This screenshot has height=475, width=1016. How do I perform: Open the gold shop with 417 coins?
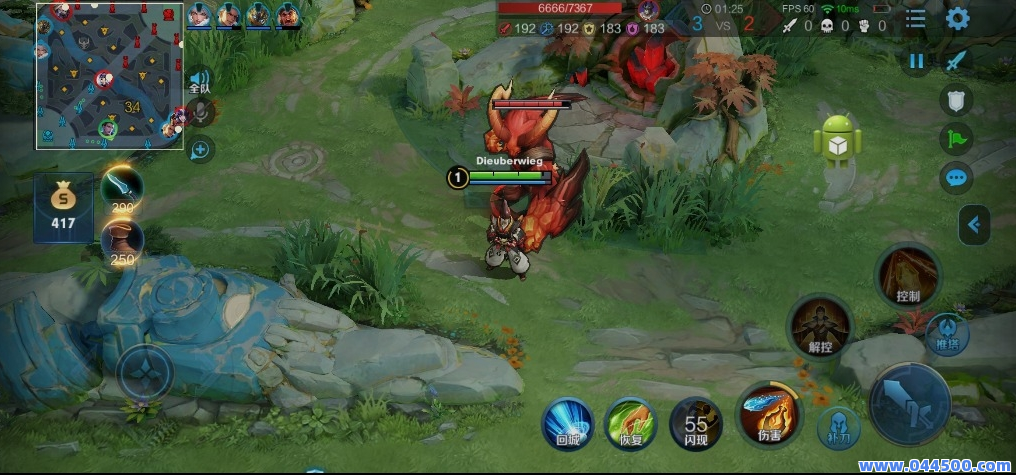(63, 206)
